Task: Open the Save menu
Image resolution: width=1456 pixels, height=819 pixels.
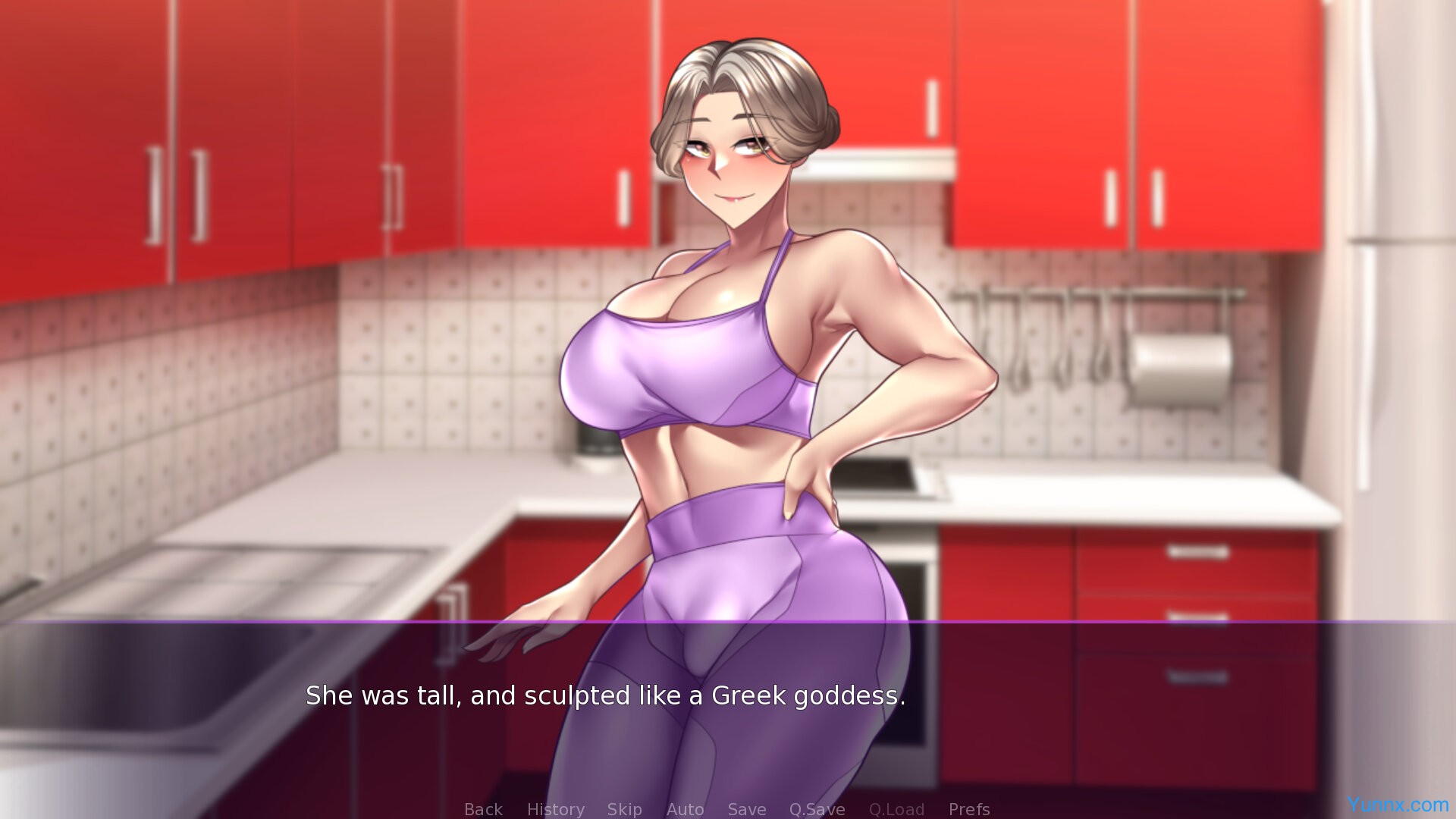Action: click(x=746, y=809)
